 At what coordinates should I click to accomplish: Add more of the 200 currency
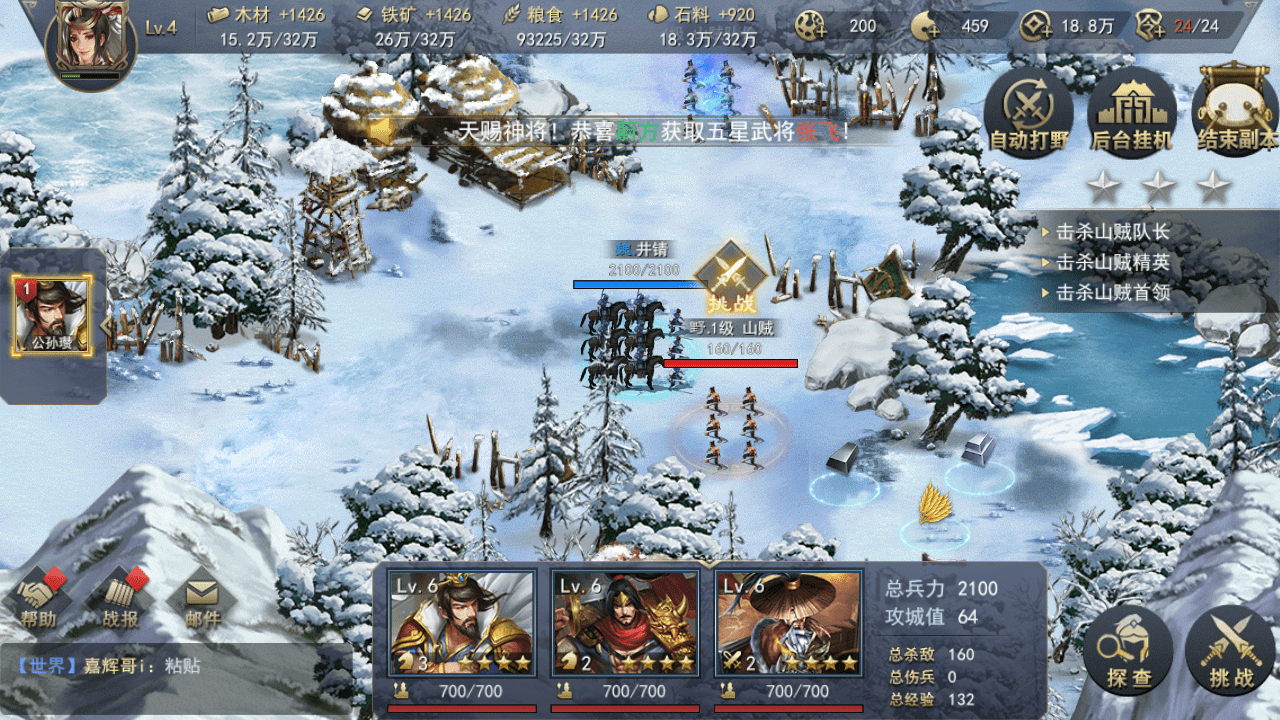(812, 27)
